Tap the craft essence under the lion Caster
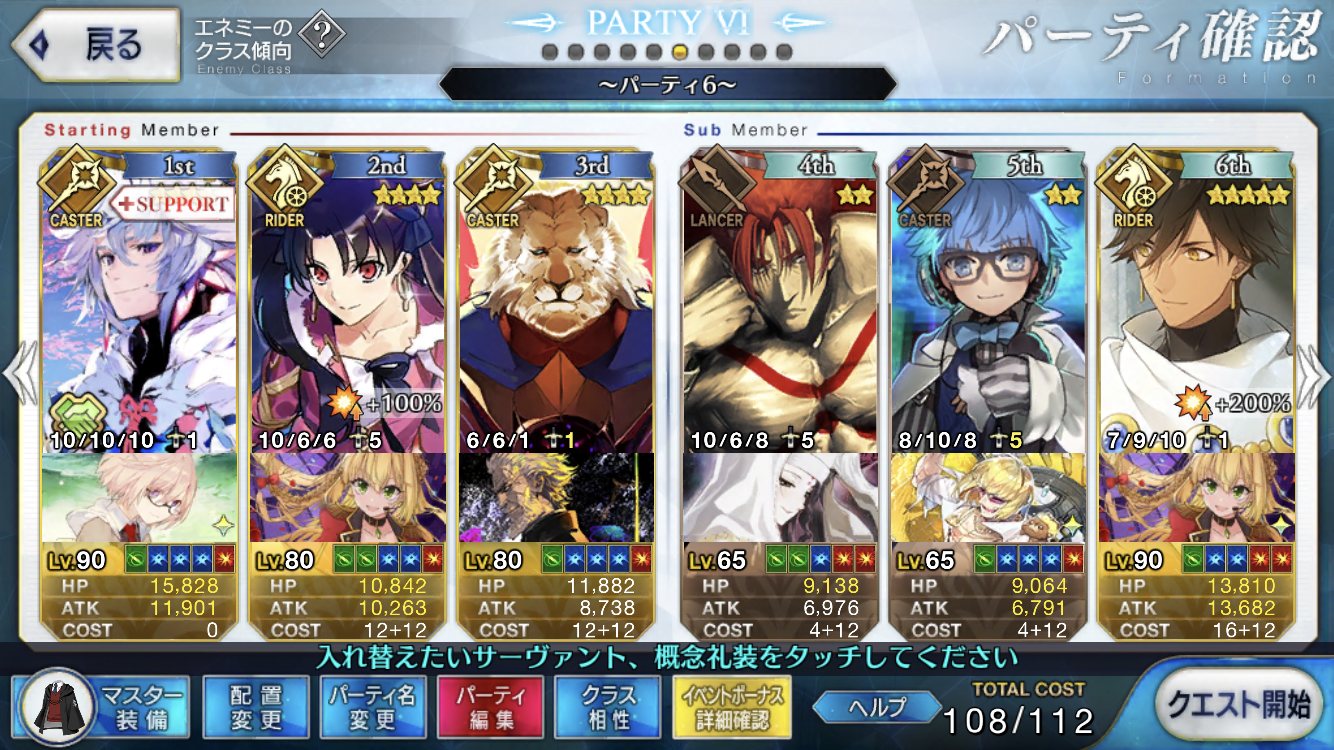The height and width of the screenshot is (750, 1334). (x=556, y=498)
